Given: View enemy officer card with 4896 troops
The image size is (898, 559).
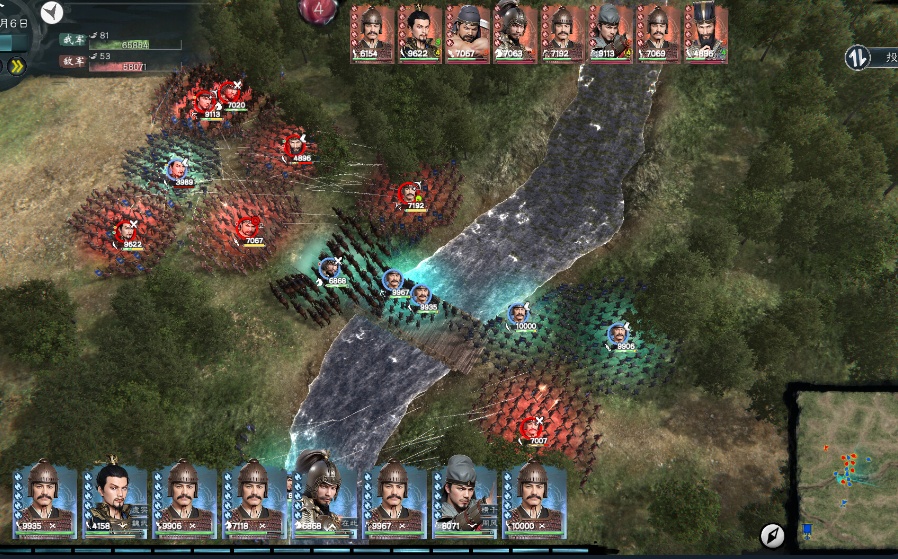Looking at the screenshot, I should point(705,33).
